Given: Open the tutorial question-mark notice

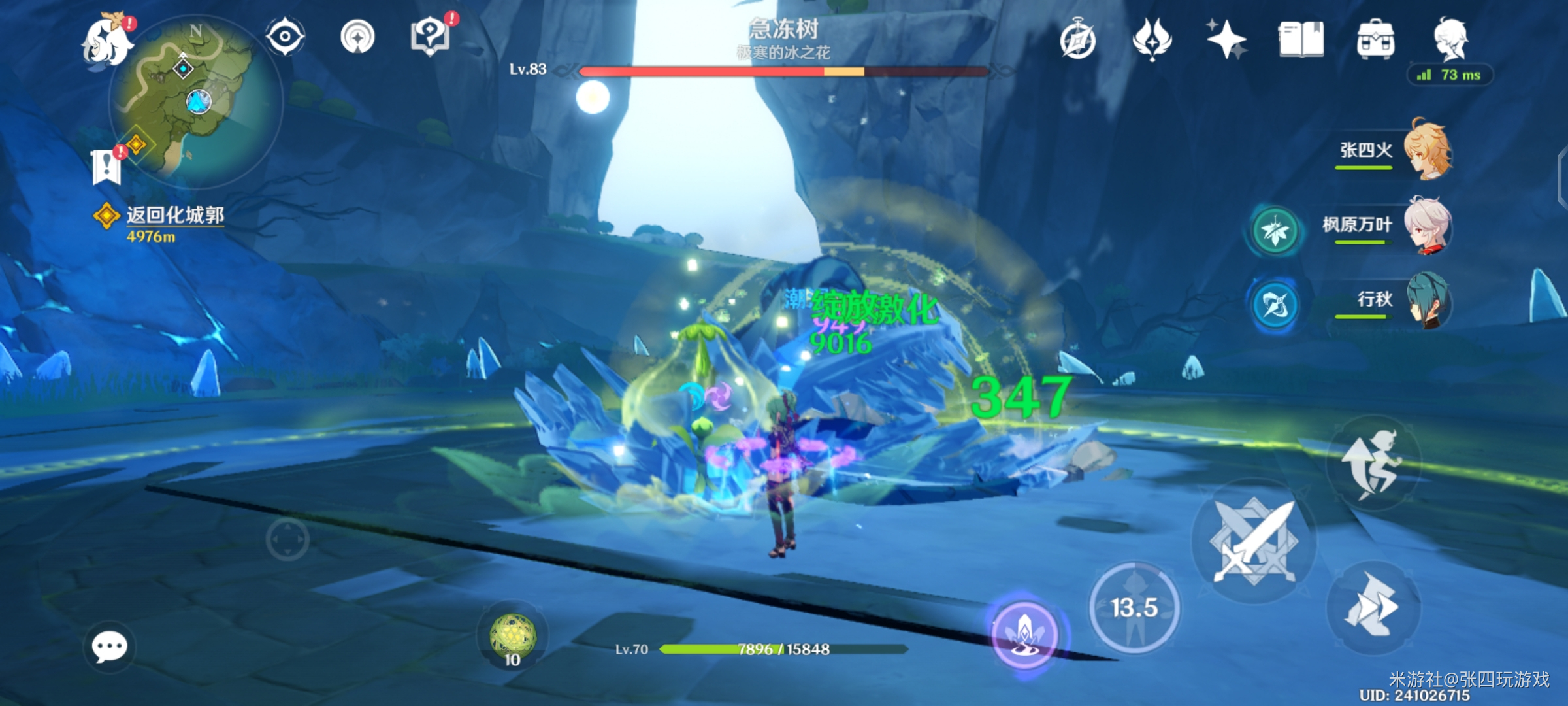Looking at the screenshot, I should [x=430, y=36].
